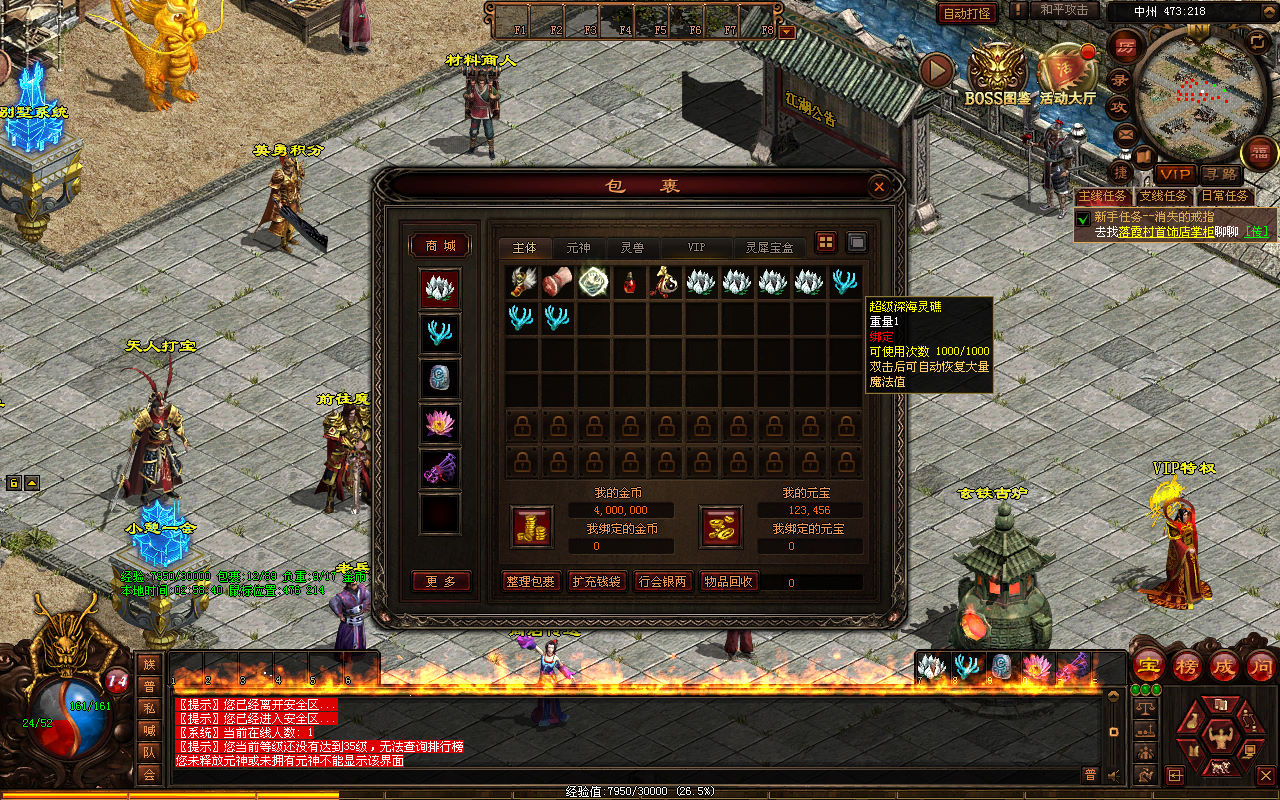Switch to the 元神 bag tab
1280x800 pixels.
coord(578,247)
